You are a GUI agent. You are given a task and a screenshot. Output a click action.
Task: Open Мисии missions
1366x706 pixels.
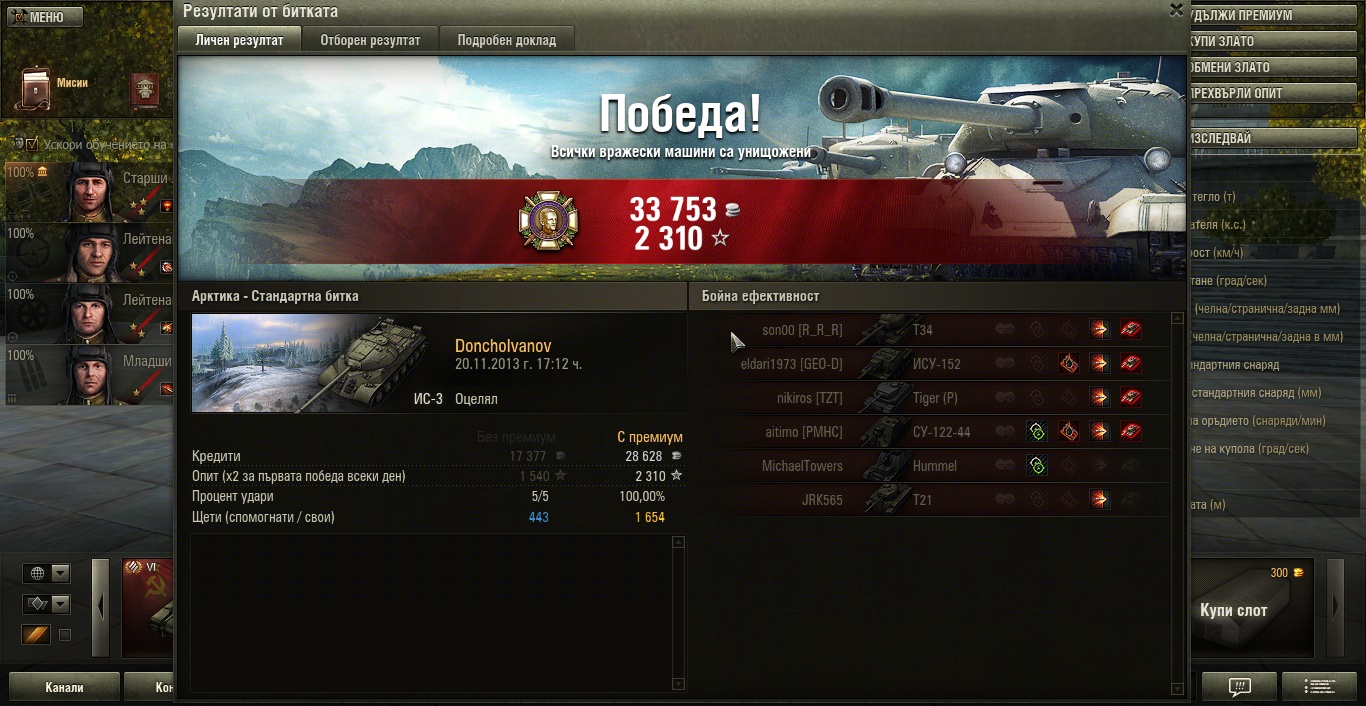[x=37, y=89]
